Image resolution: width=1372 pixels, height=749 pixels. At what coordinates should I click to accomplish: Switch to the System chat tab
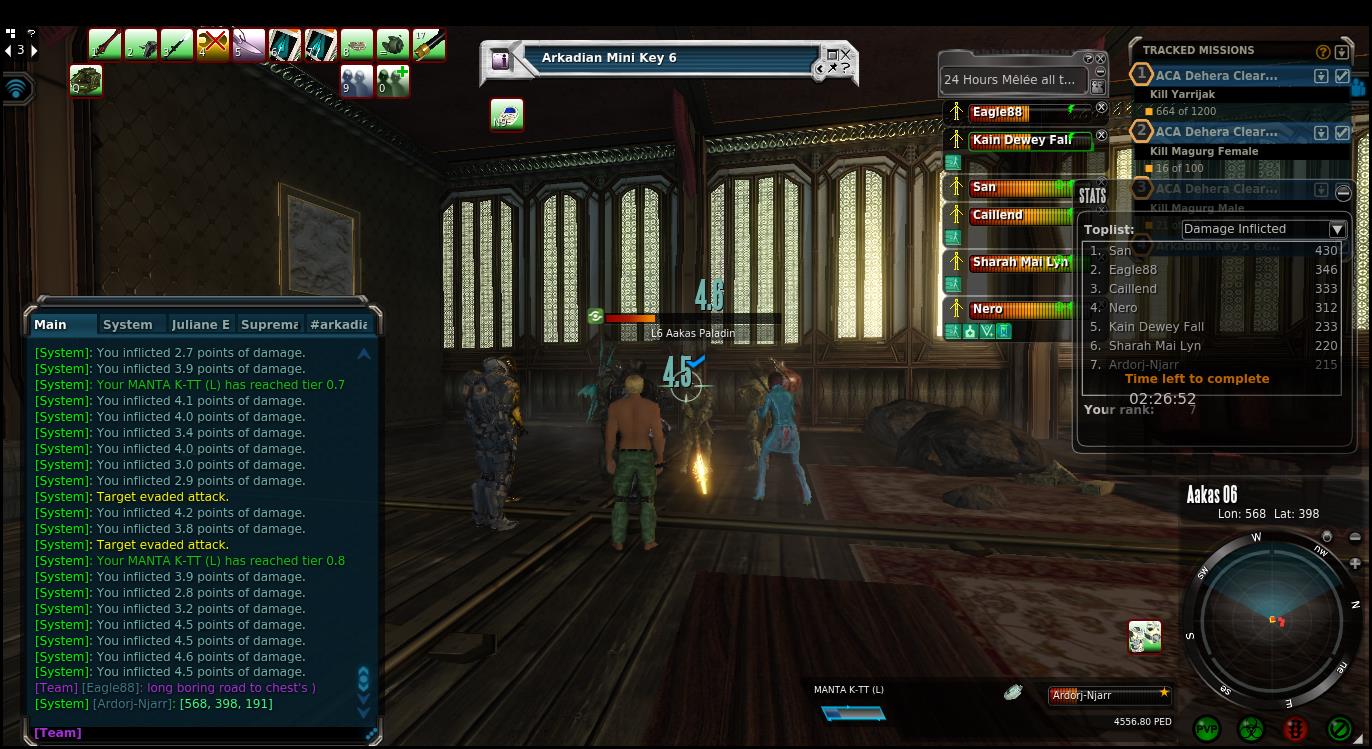tap(128, 324)
